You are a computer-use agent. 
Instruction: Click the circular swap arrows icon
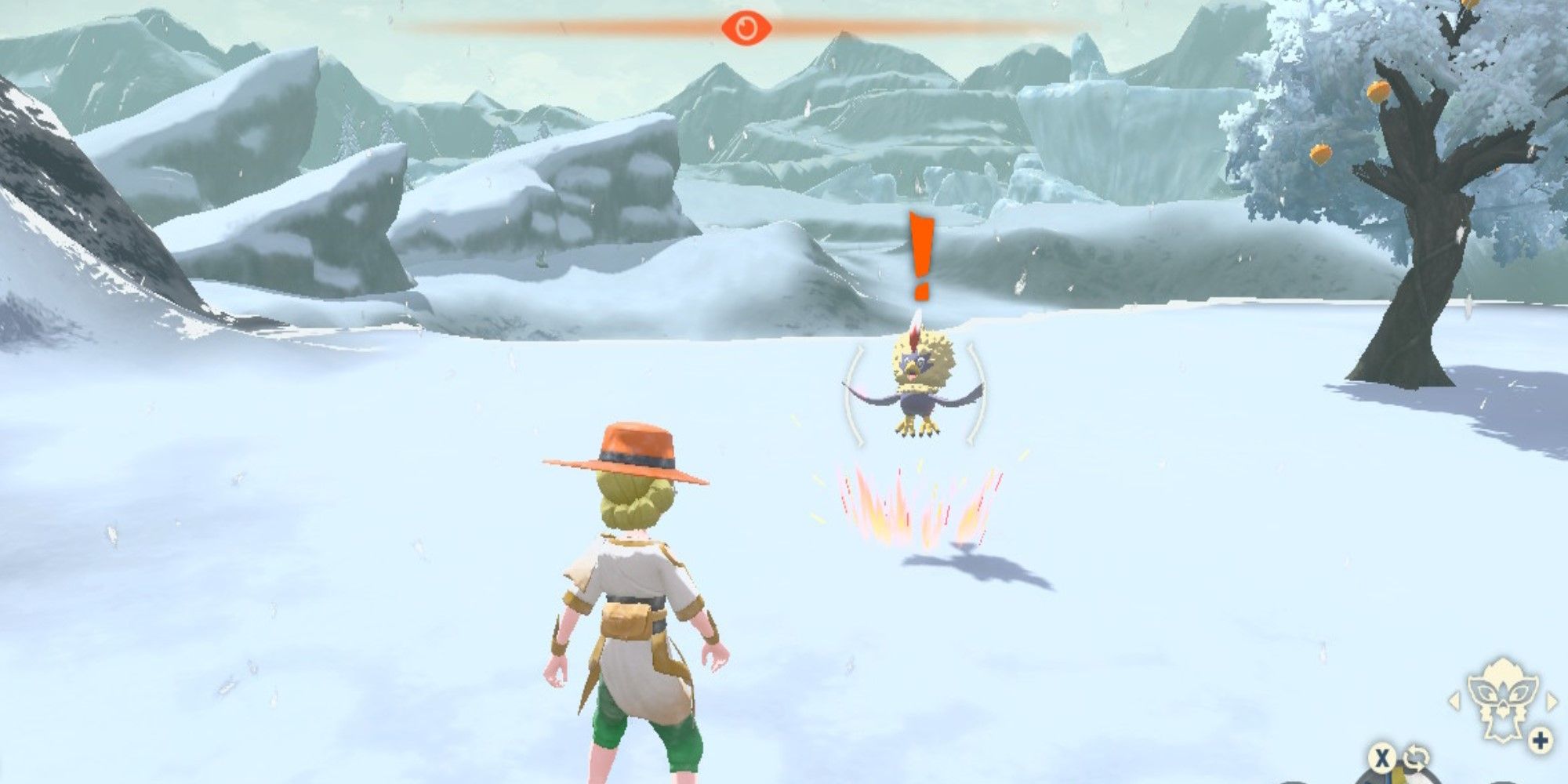tap(1416, 758)
